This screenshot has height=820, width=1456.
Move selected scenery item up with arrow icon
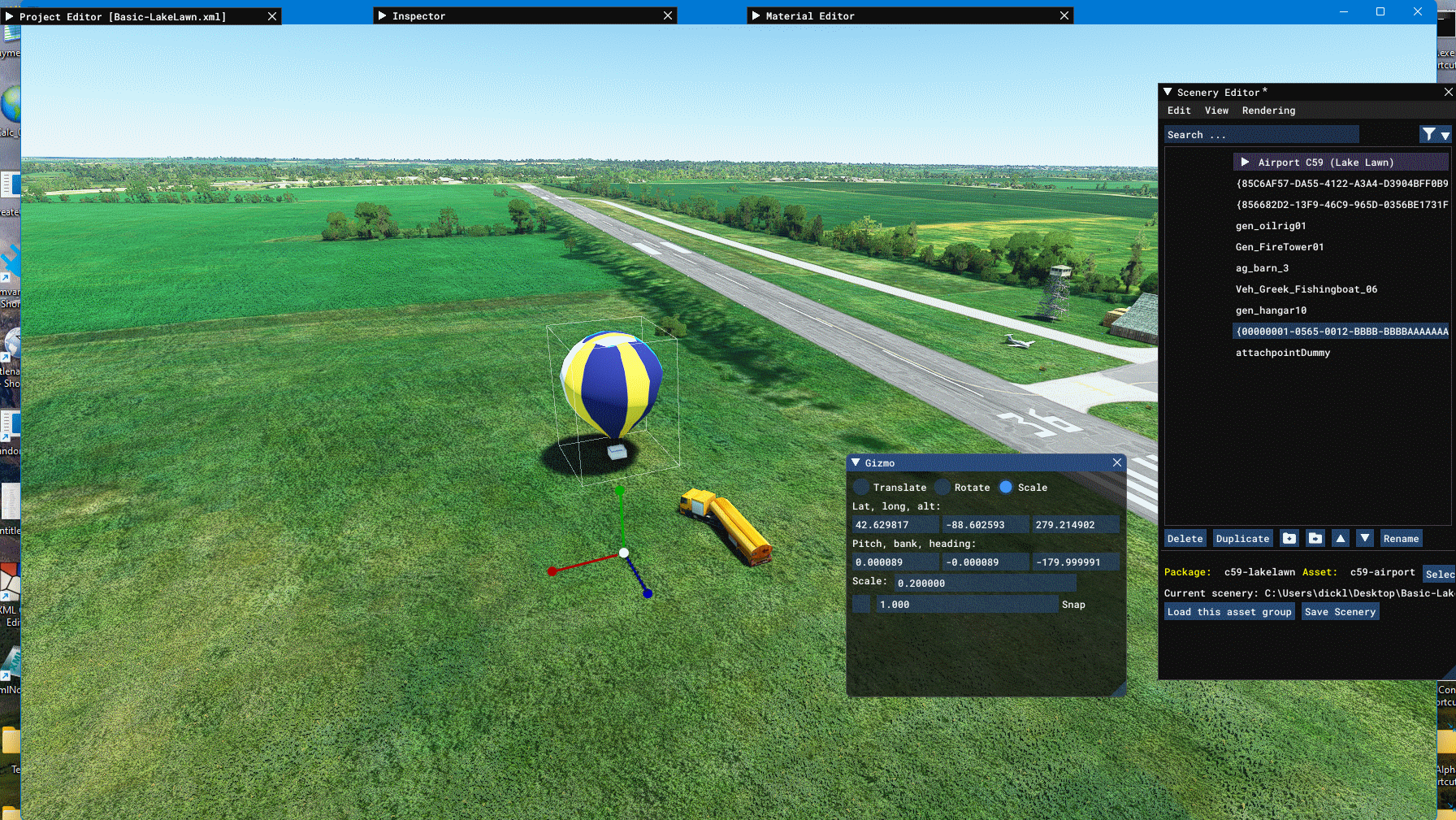click(1341, 538)
